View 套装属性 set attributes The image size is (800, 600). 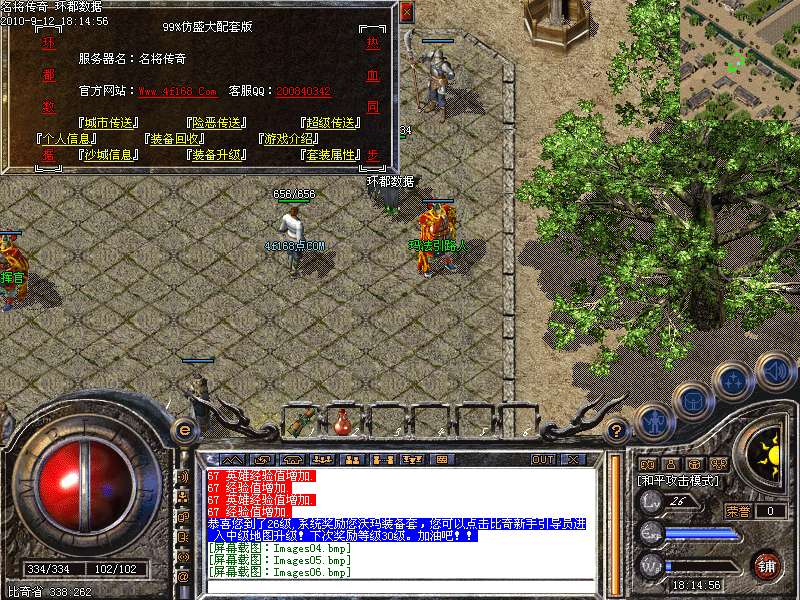(x=331, y=155)
